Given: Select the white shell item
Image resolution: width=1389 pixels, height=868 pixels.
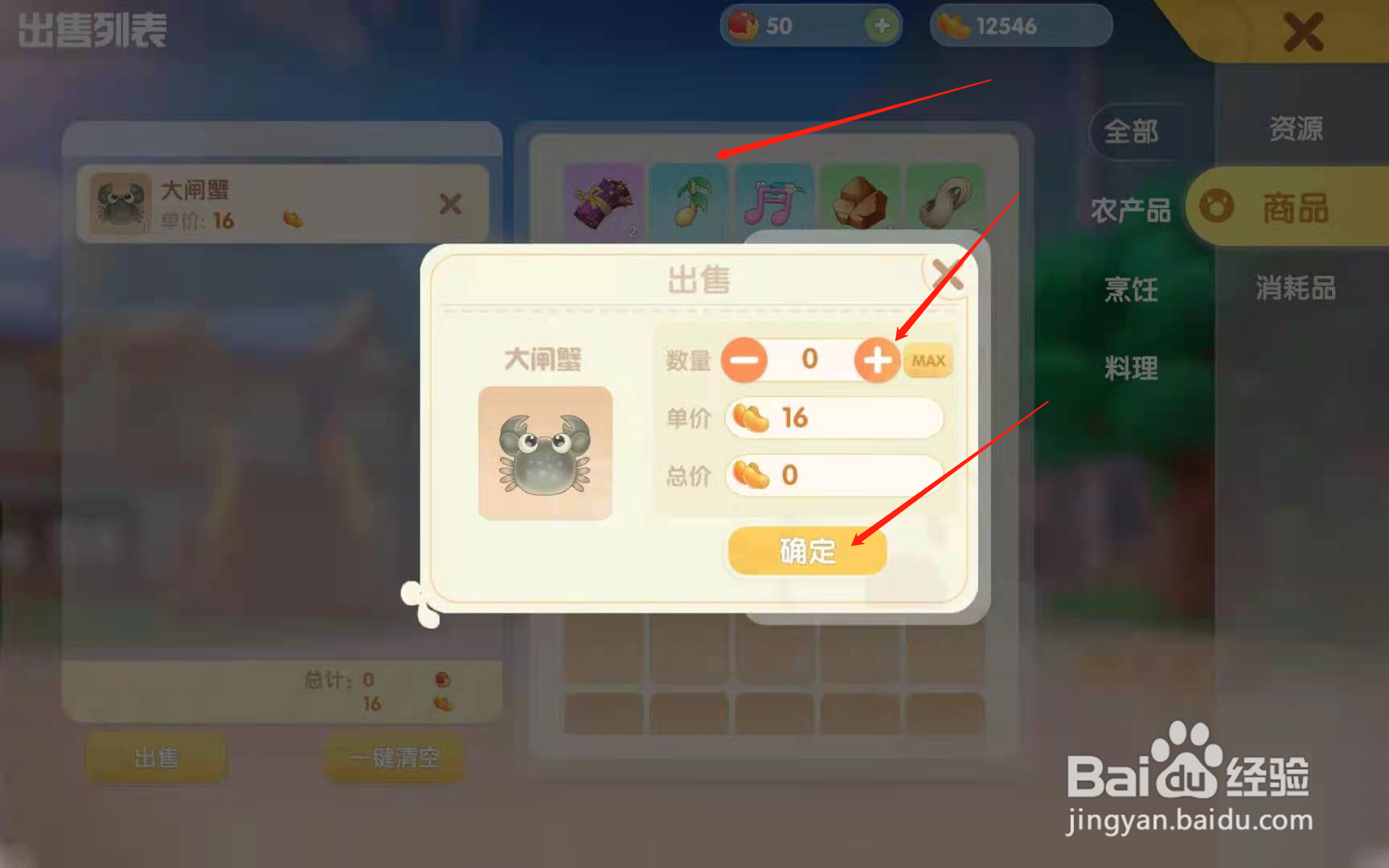Looking at the screenshot, I should [945, 203].
